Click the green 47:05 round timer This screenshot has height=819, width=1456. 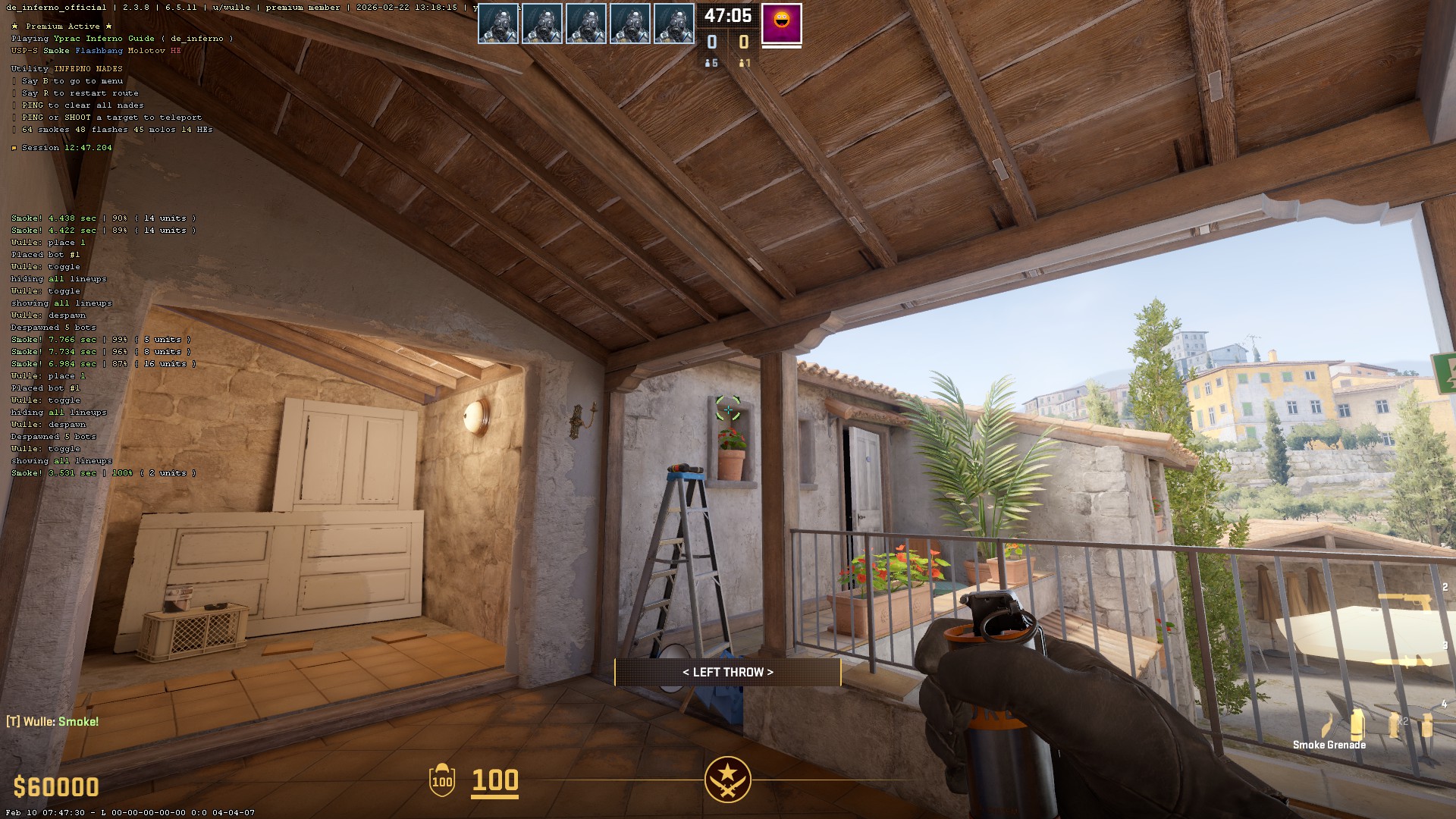click(x=726, y=14)
